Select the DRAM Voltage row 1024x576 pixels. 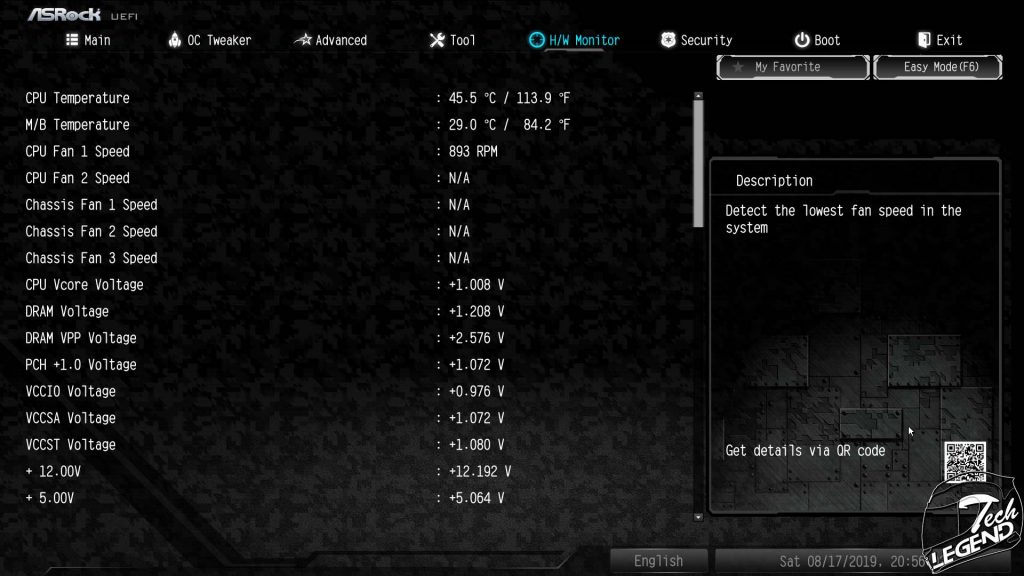tap(67, 311)
